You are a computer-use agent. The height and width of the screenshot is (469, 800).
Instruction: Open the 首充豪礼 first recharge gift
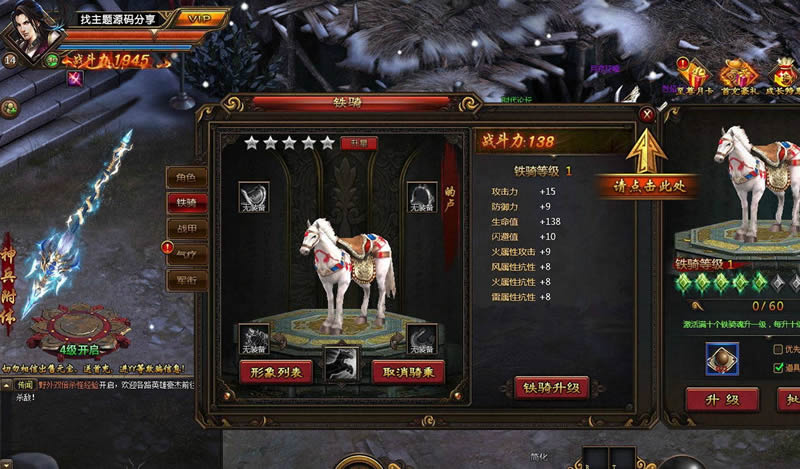(x=740, y=75)
